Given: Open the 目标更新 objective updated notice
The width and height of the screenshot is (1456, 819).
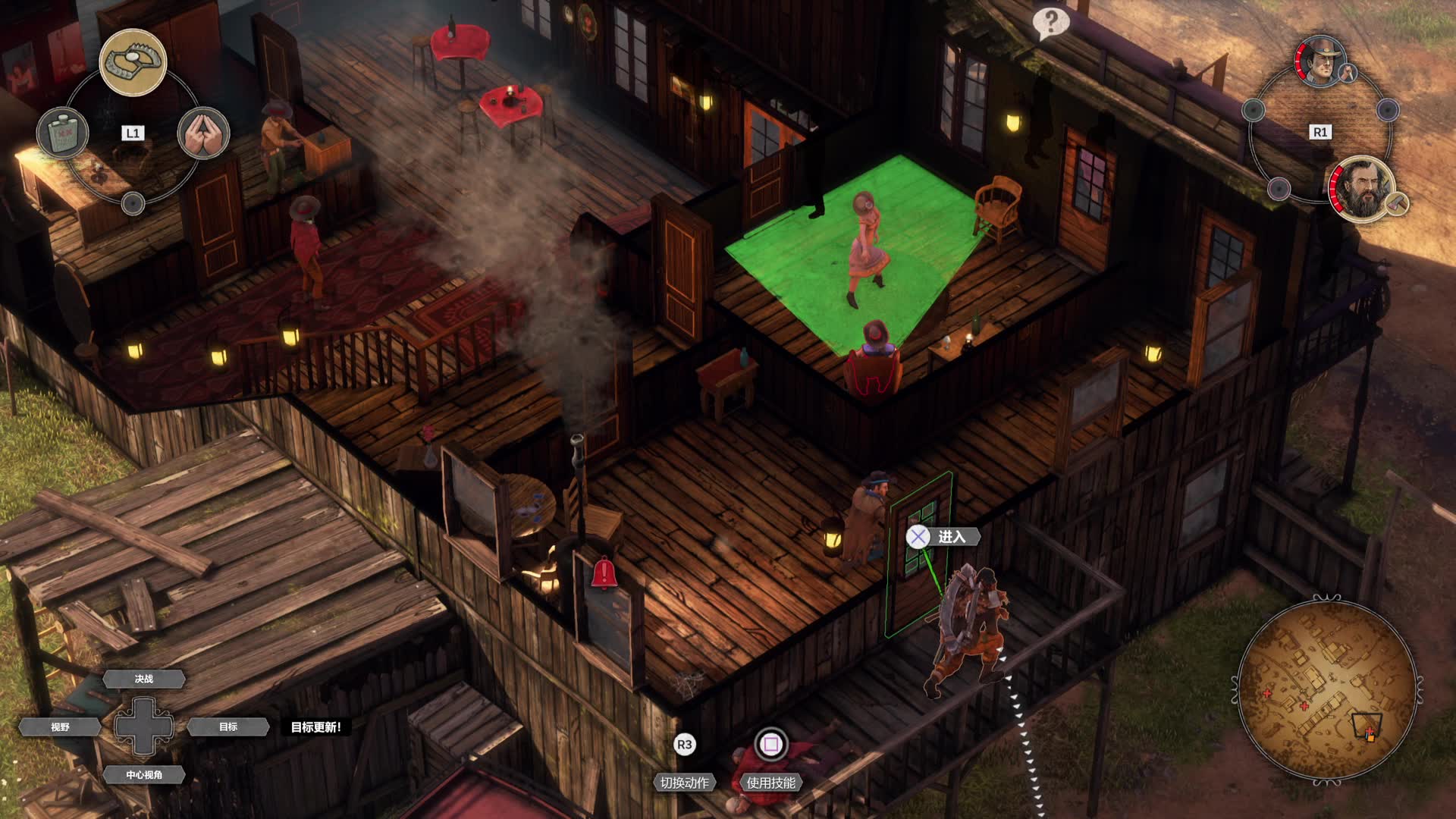Looking at the screenshot, I should pos(316,726).
